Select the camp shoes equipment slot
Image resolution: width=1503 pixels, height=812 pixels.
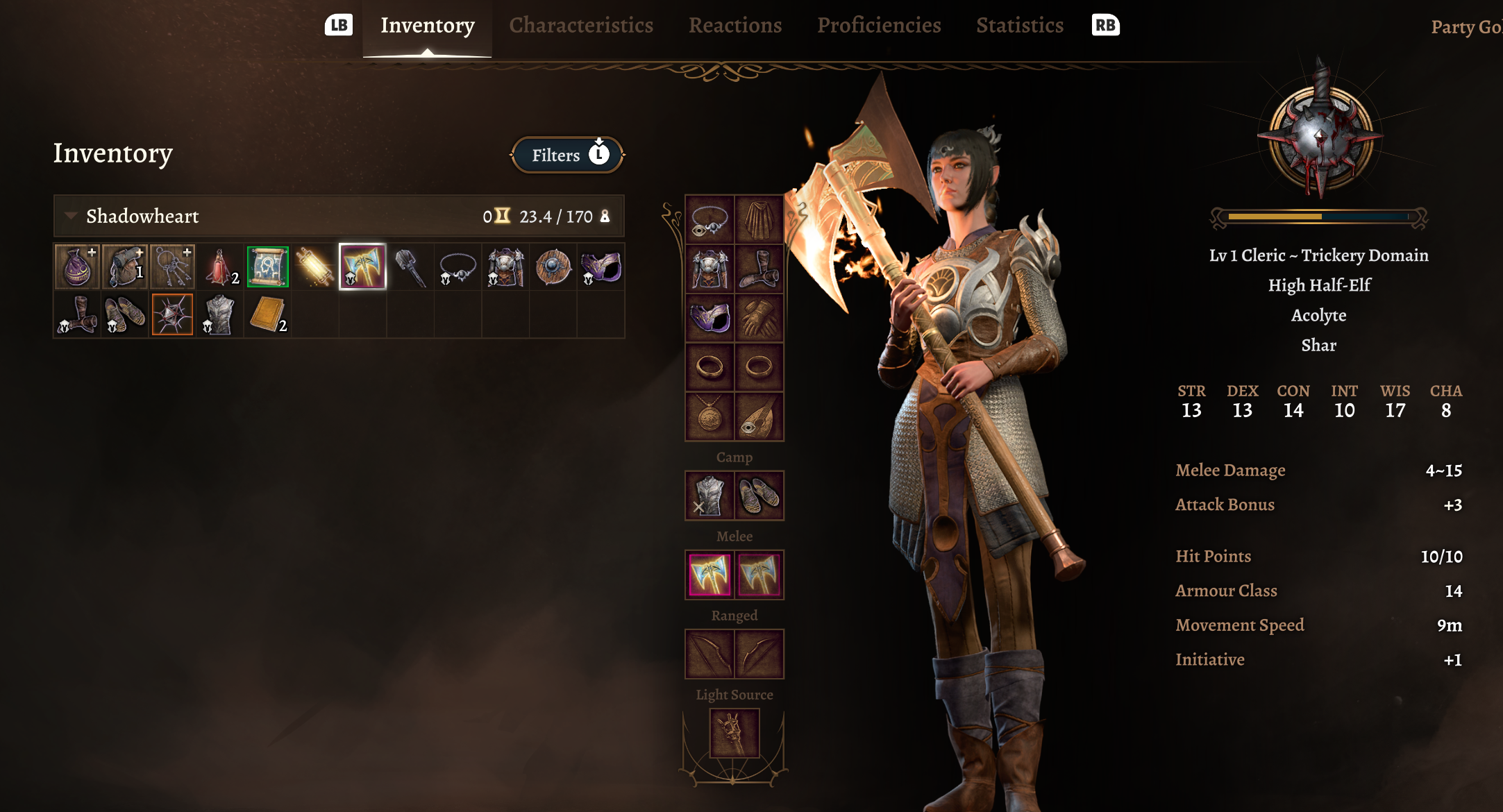point(759,496)
